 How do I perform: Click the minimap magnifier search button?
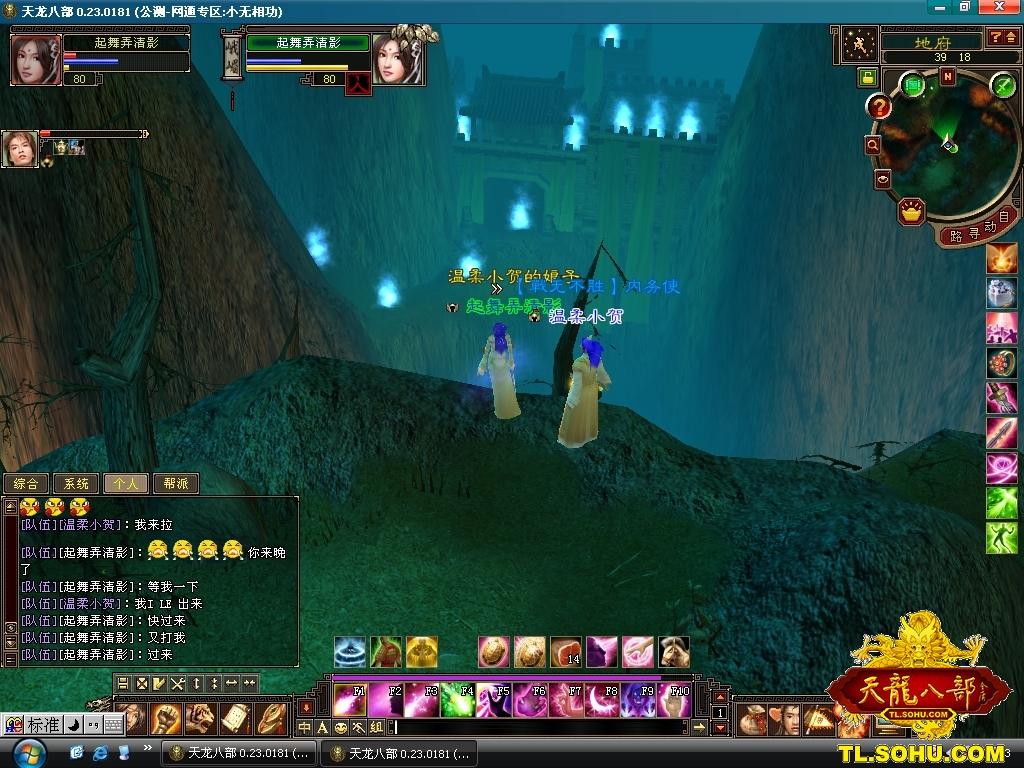coord(873,145)
